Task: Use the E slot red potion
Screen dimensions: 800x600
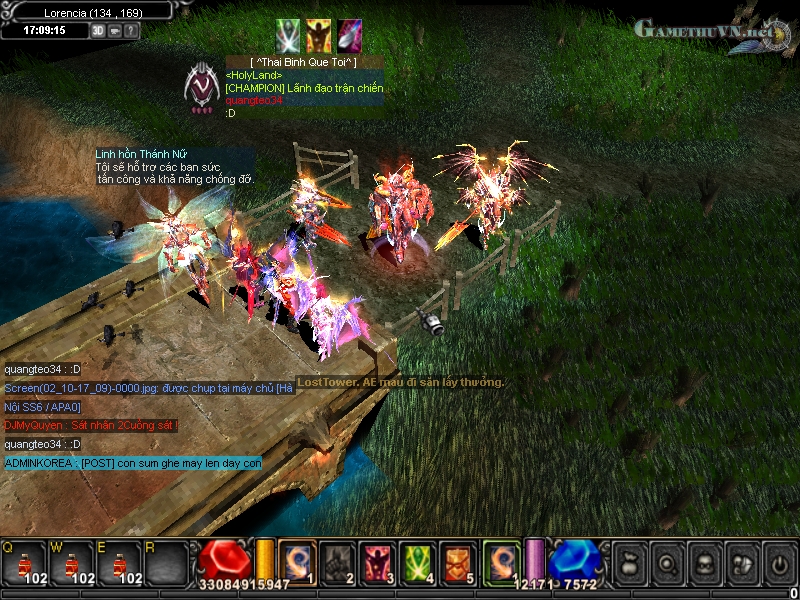Action: point(120,564)
